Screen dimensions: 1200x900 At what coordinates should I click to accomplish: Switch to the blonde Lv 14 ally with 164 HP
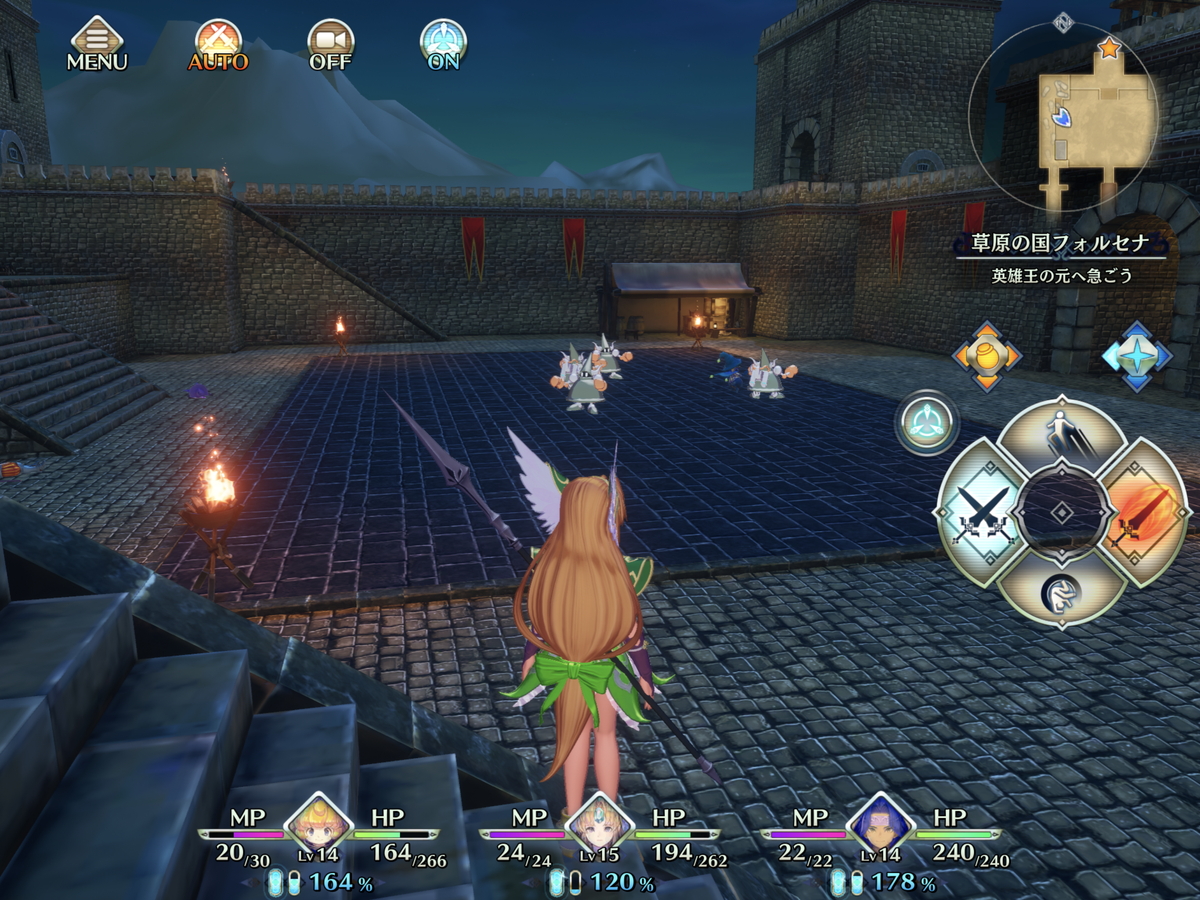point(319,826)
